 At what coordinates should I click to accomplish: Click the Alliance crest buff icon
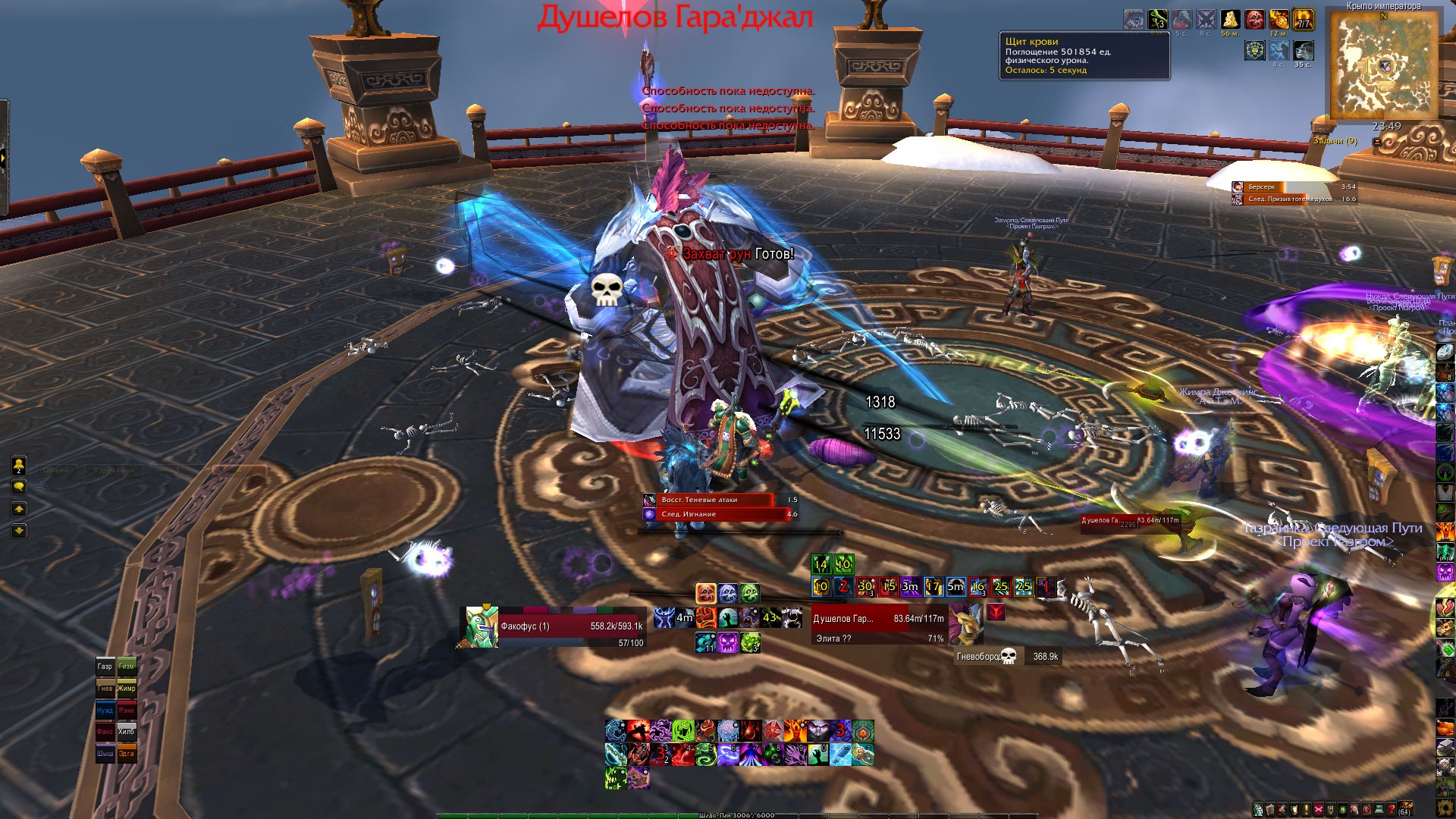click(x=1254, y=51)
